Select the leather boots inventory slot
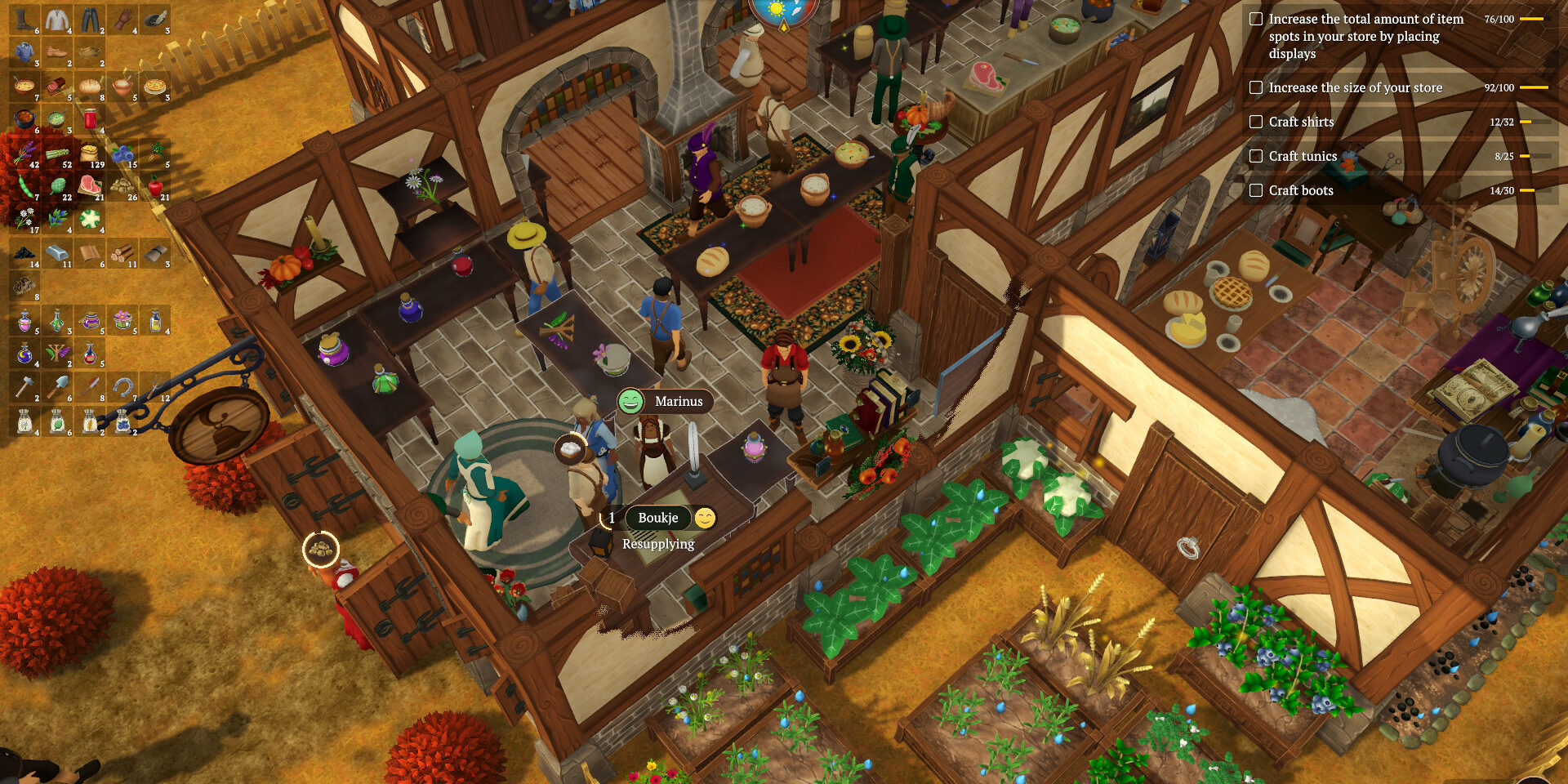 click(24, 20)
